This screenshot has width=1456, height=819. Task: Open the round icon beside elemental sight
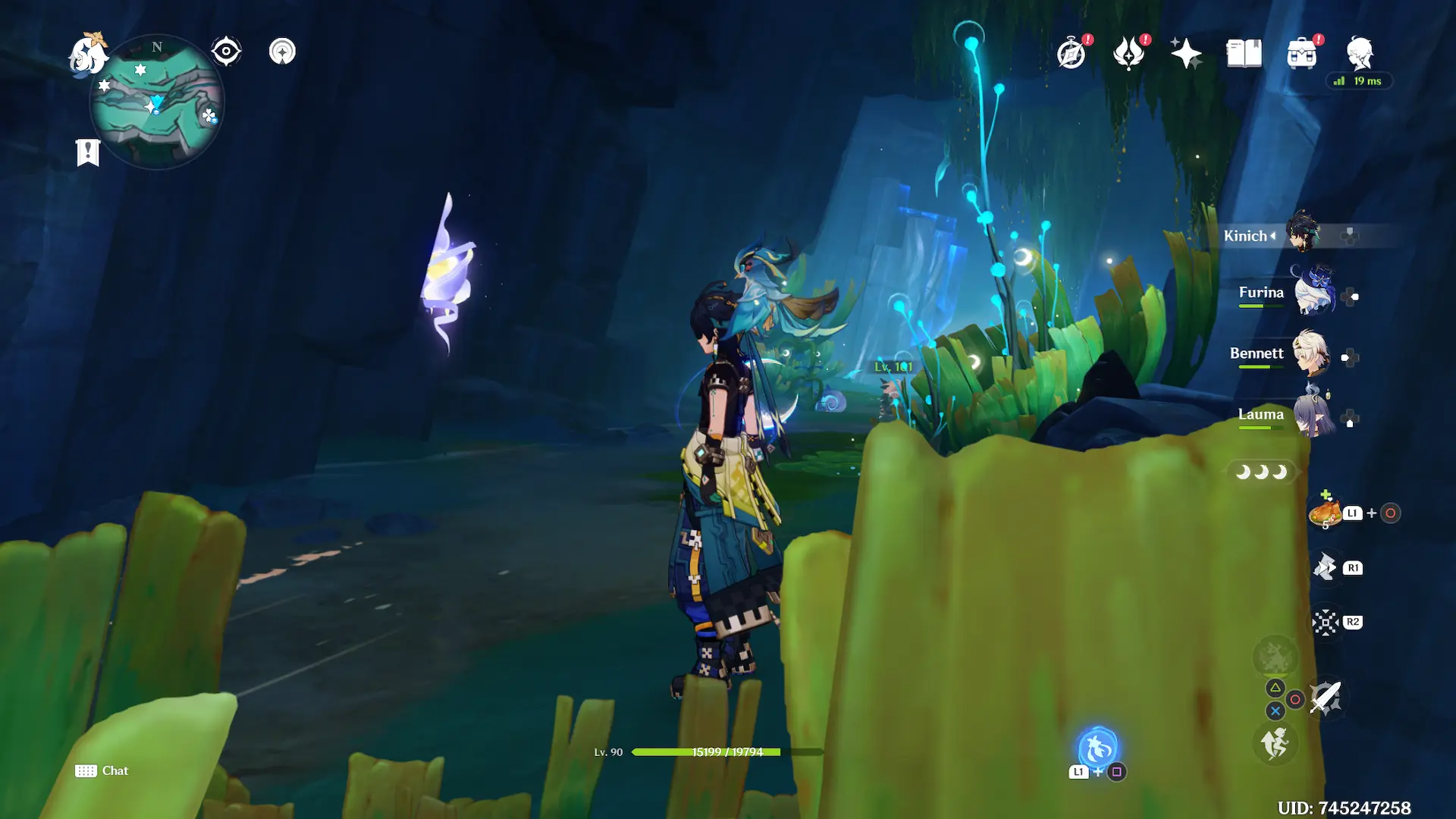pos(282,52)
